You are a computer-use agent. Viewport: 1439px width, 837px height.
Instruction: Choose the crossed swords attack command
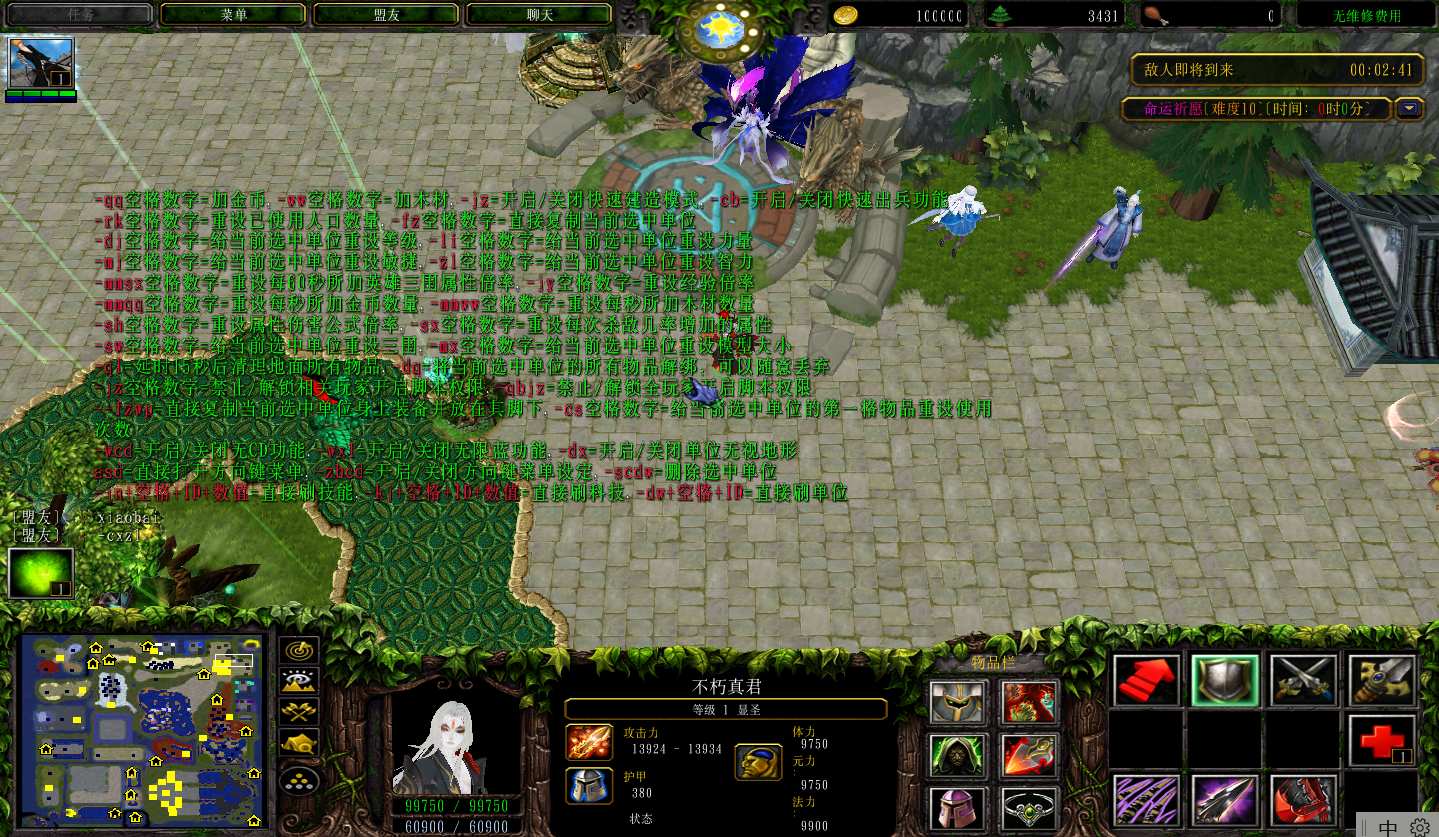[x=1304, y=681]
